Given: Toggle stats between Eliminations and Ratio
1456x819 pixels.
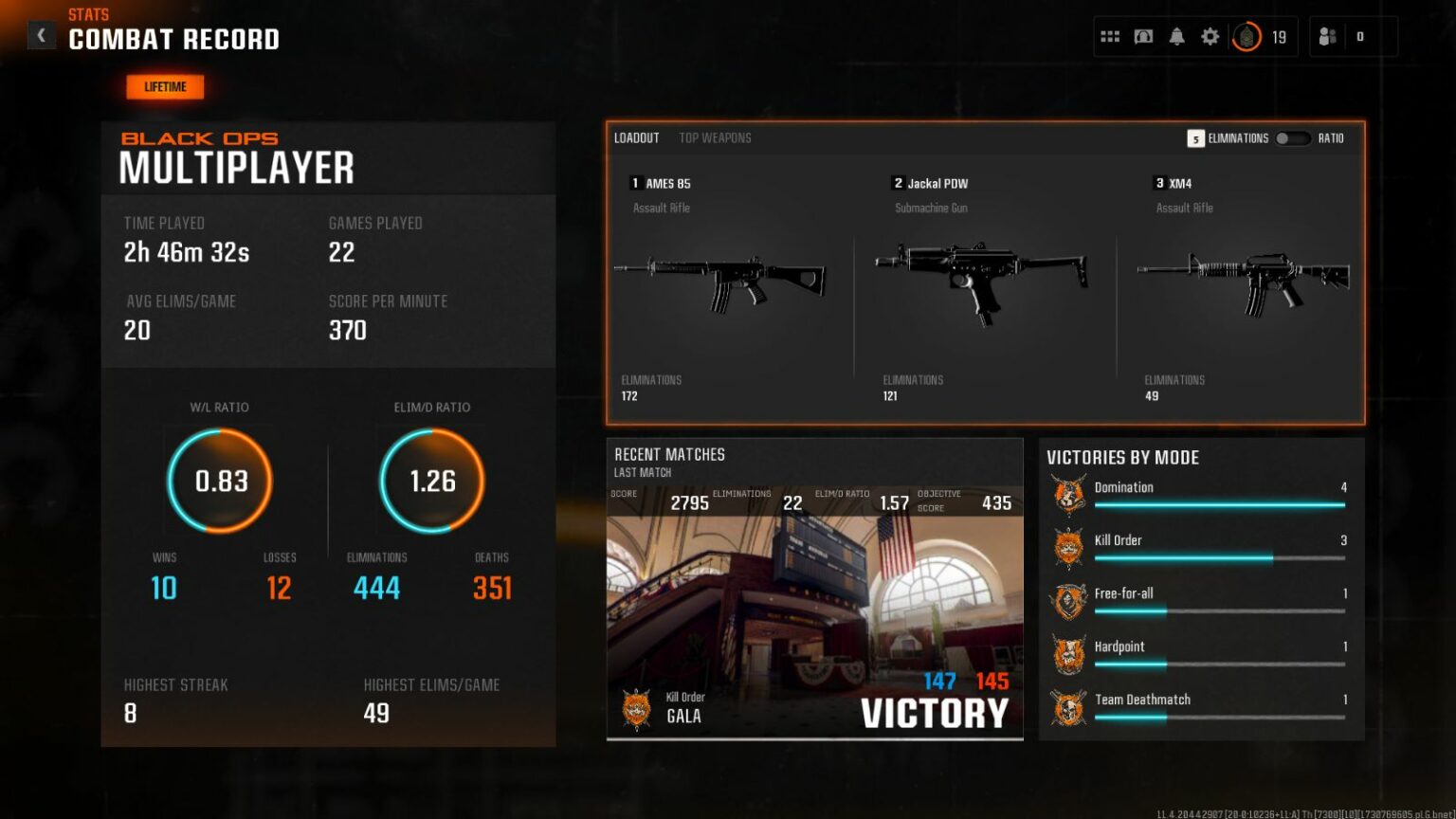Looking at the screenshot, I should (x=1292, y=137).
